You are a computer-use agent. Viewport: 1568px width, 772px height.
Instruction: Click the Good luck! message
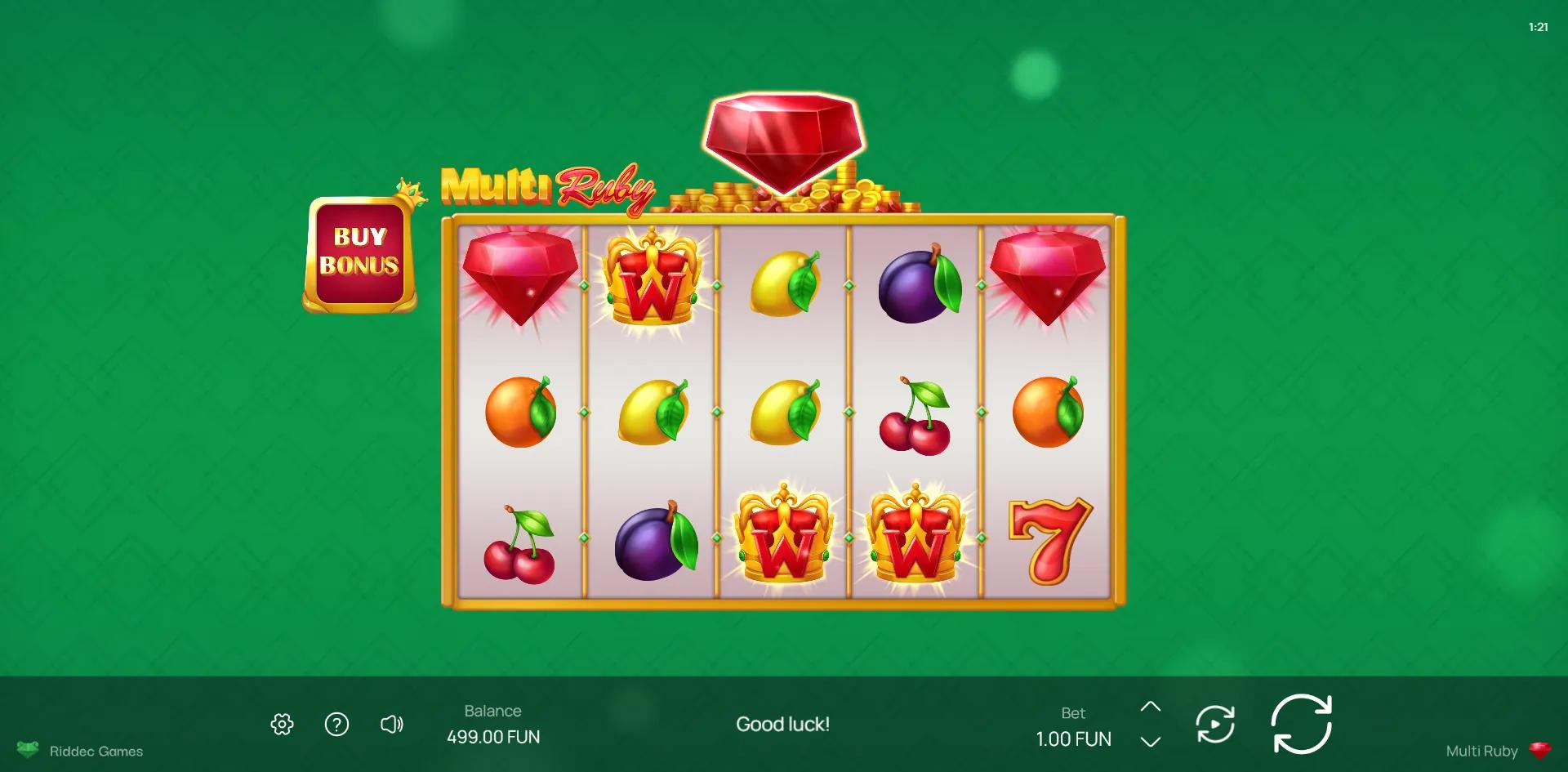pyautogui.click(x=782, y=724)
